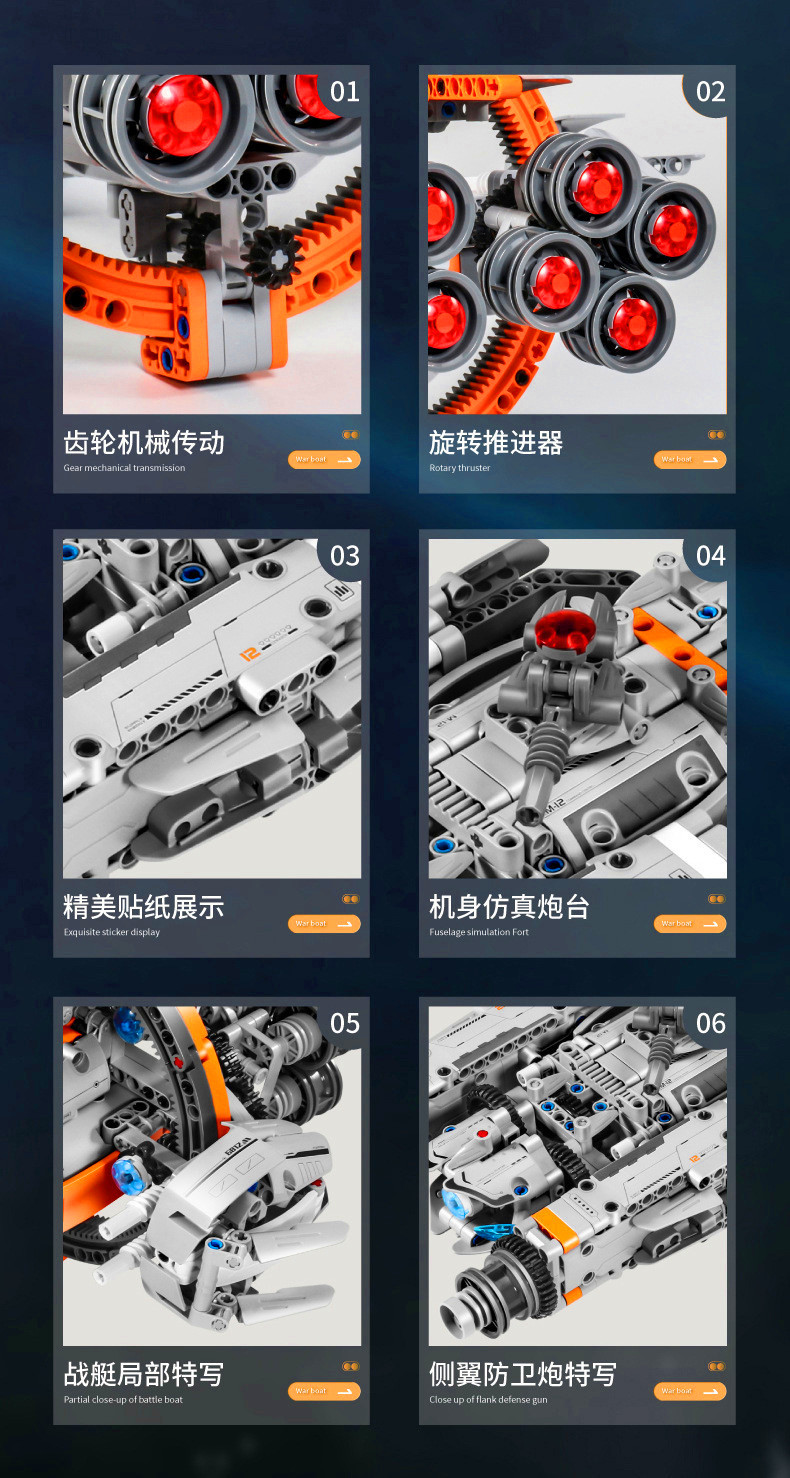Click War boat button under Rotary thruster
This screenshot has height=1478, width=790.
click(x=690, y=460)
